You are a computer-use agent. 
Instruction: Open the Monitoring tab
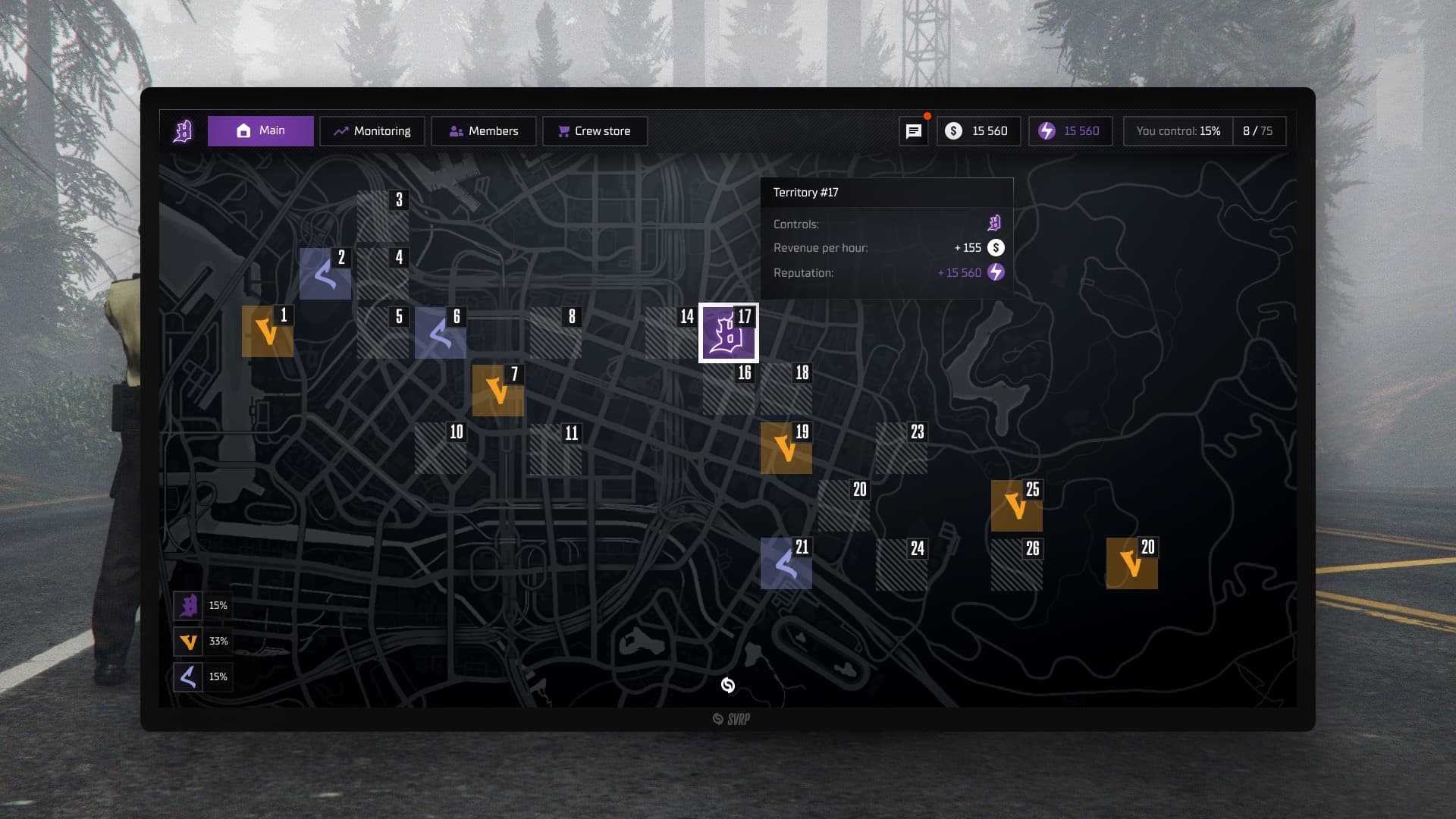tap(372, 131)
